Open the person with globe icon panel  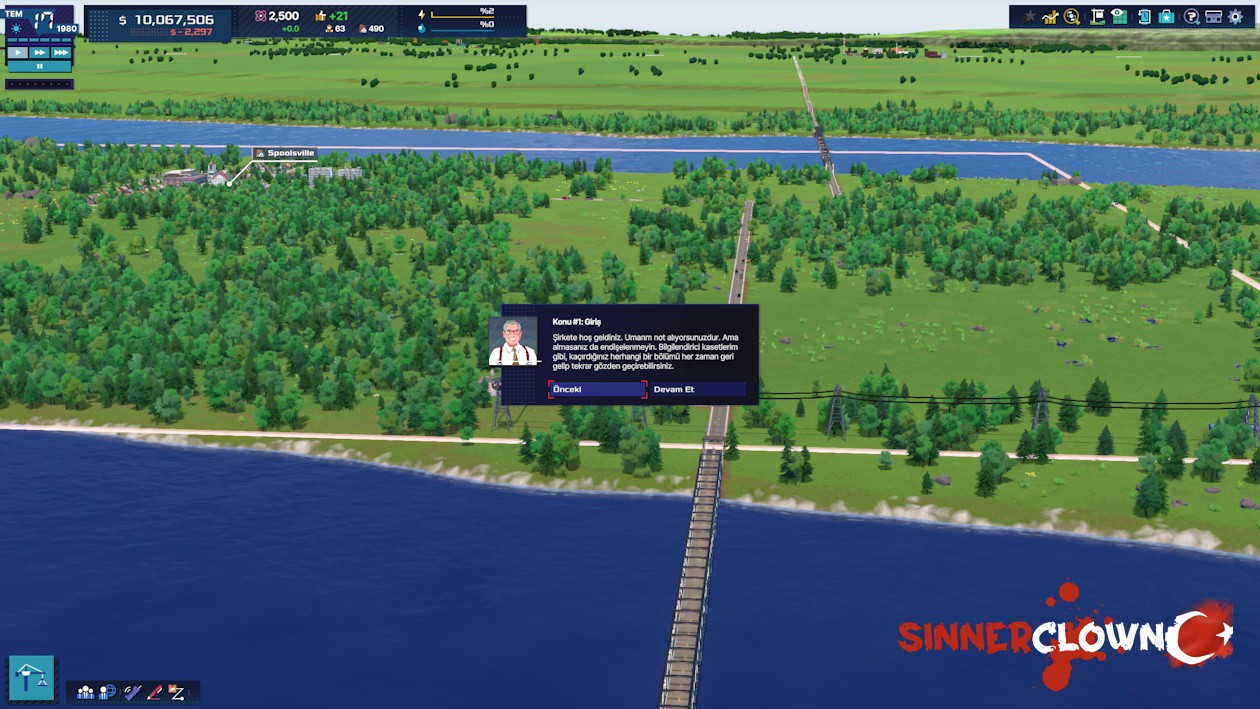pos(108,692)
